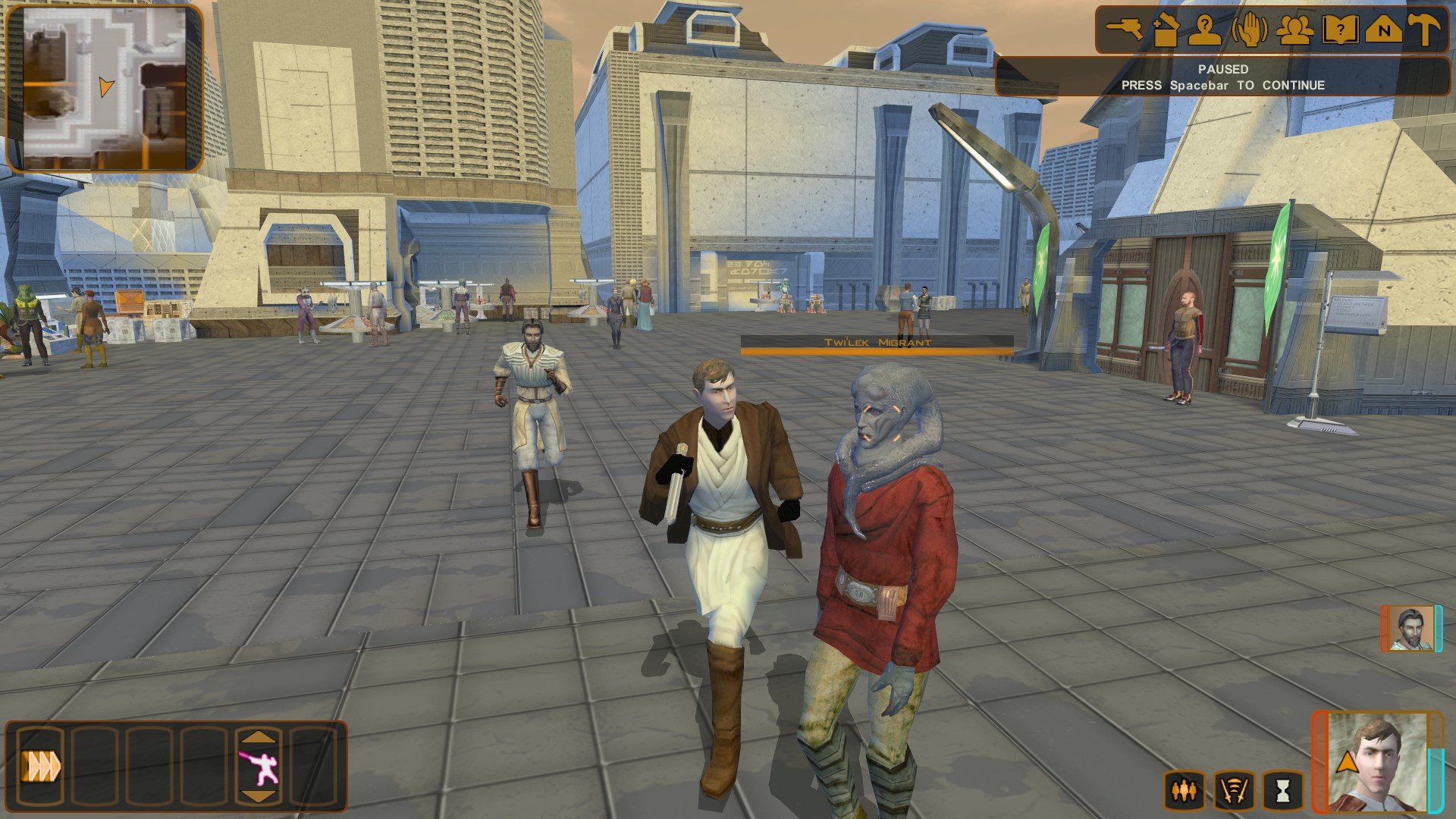The image size is (1456, 819).
Task: Open the inventory box icon
Action: coord(1165,30)
